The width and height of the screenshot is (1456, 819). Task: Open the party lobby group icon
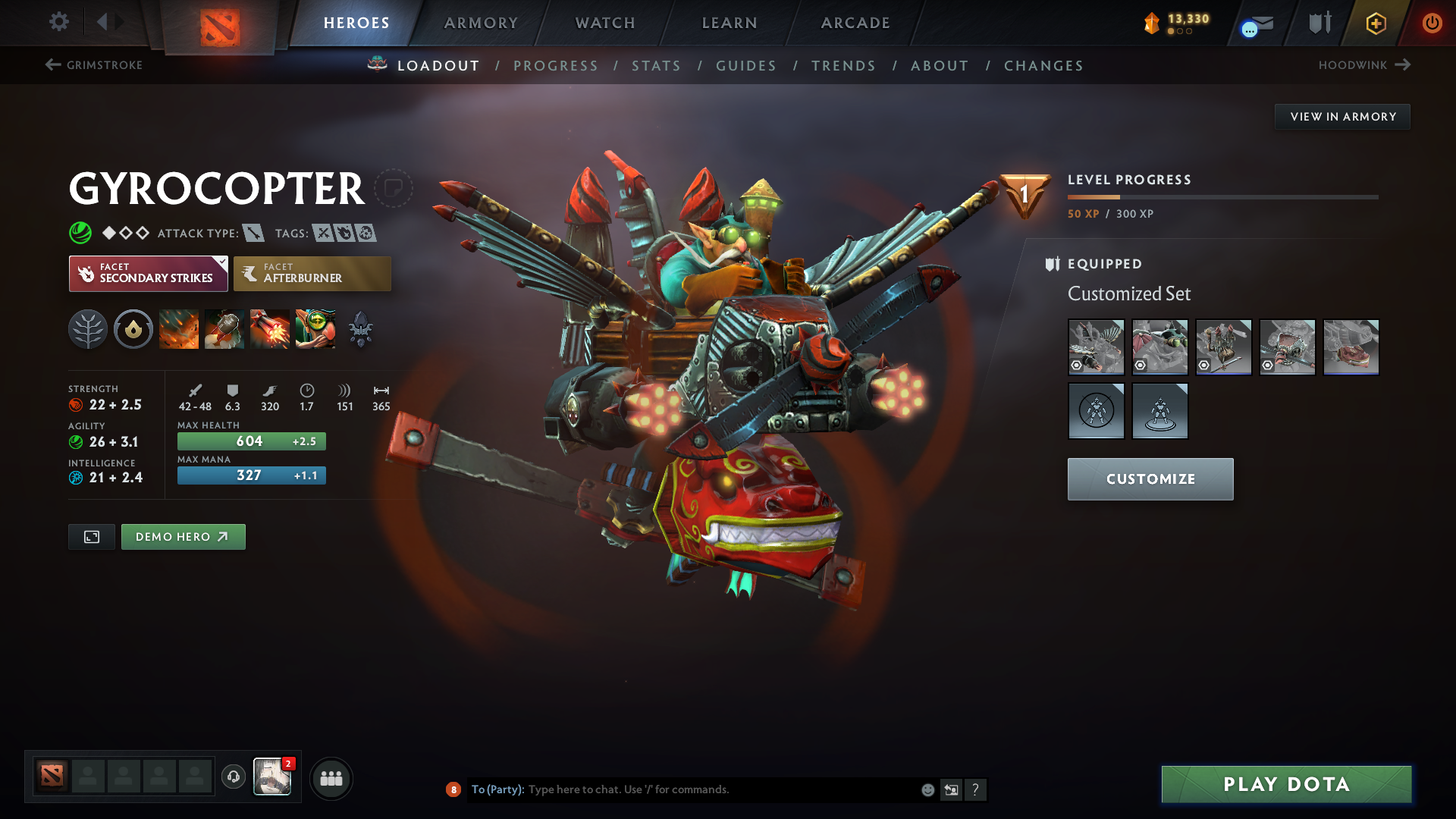(331, 778)
